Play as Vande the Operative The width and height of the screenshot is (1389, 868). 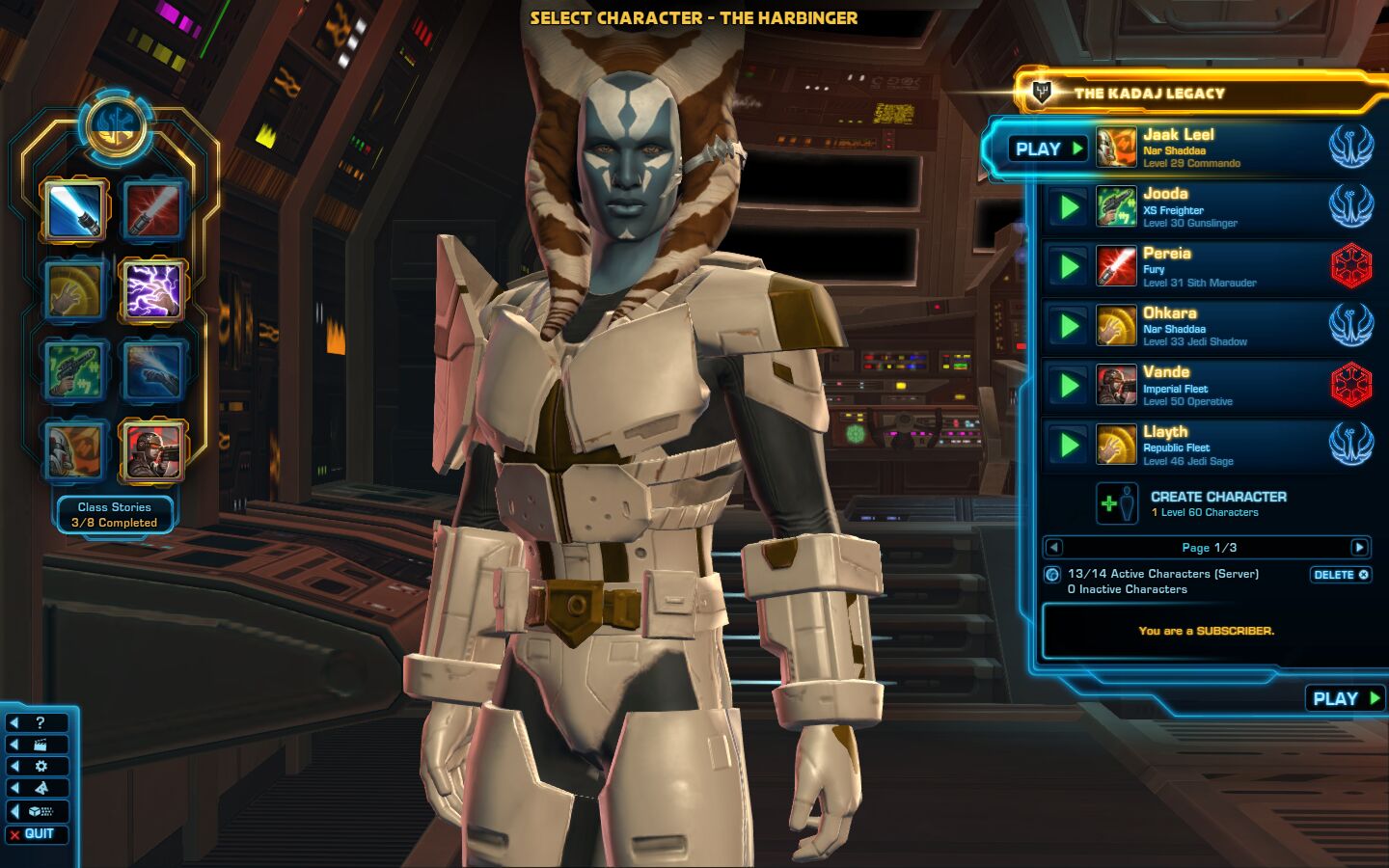[1069, 386]
